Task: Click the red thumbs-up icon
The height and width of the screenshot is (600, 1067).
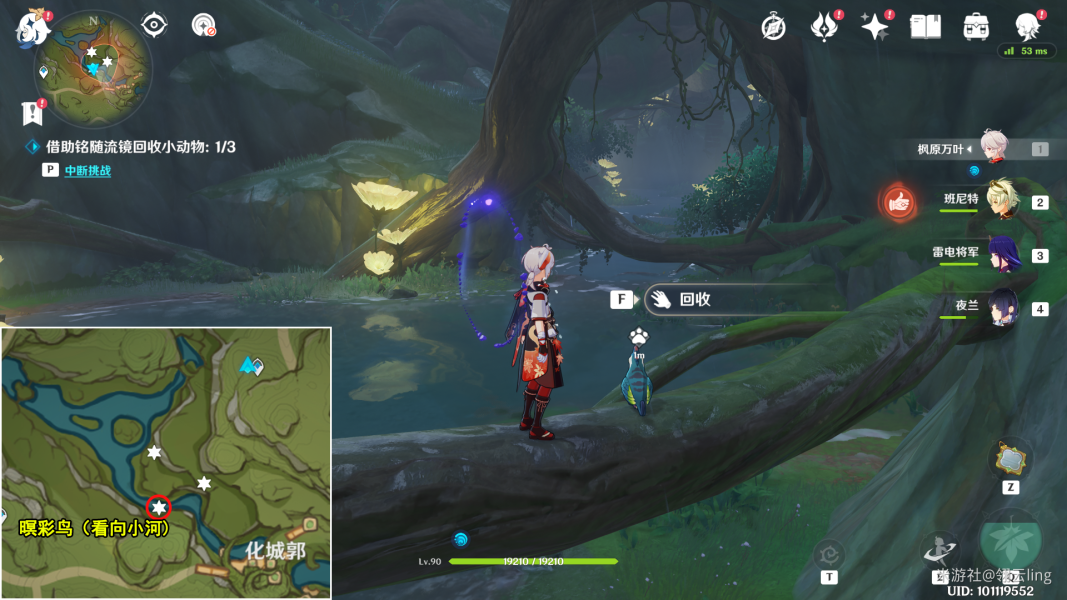Action: click(899, 202)
